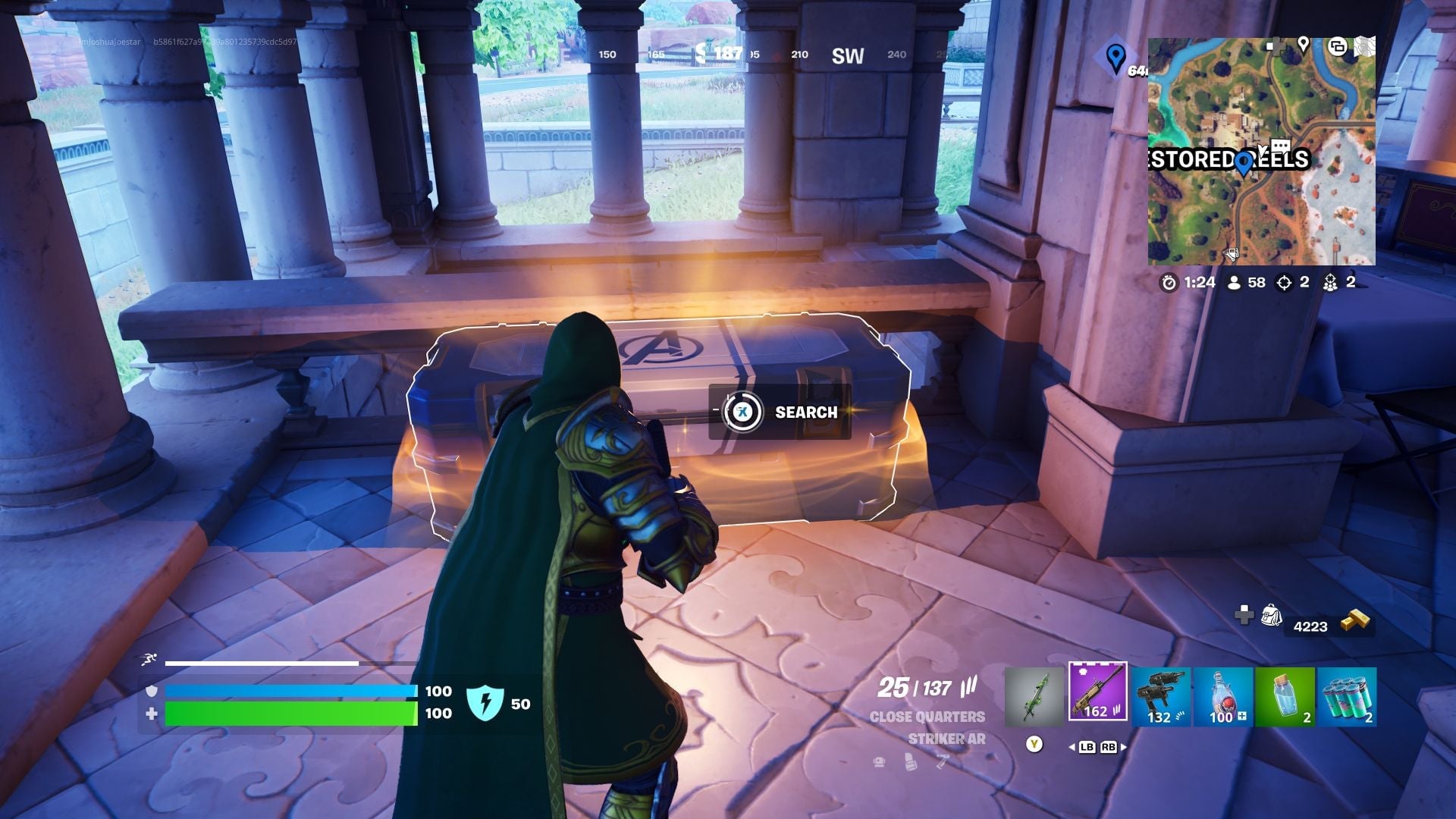1456x819 pixels.
Task: Click the screen layout icon next to the minimap
Action: pos(1338,47)
